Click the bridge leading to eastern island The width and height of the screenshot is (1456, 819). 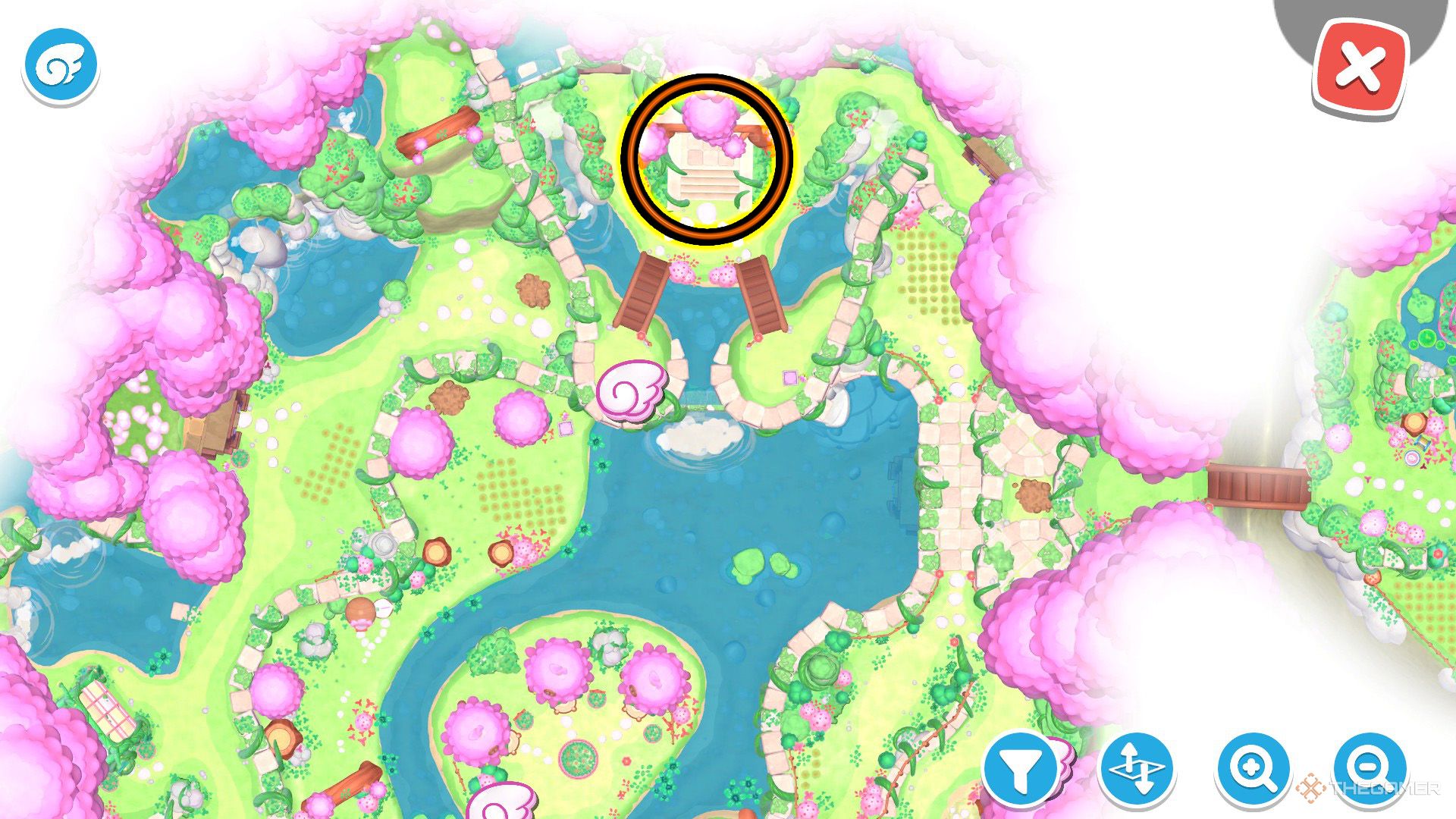1259,489
